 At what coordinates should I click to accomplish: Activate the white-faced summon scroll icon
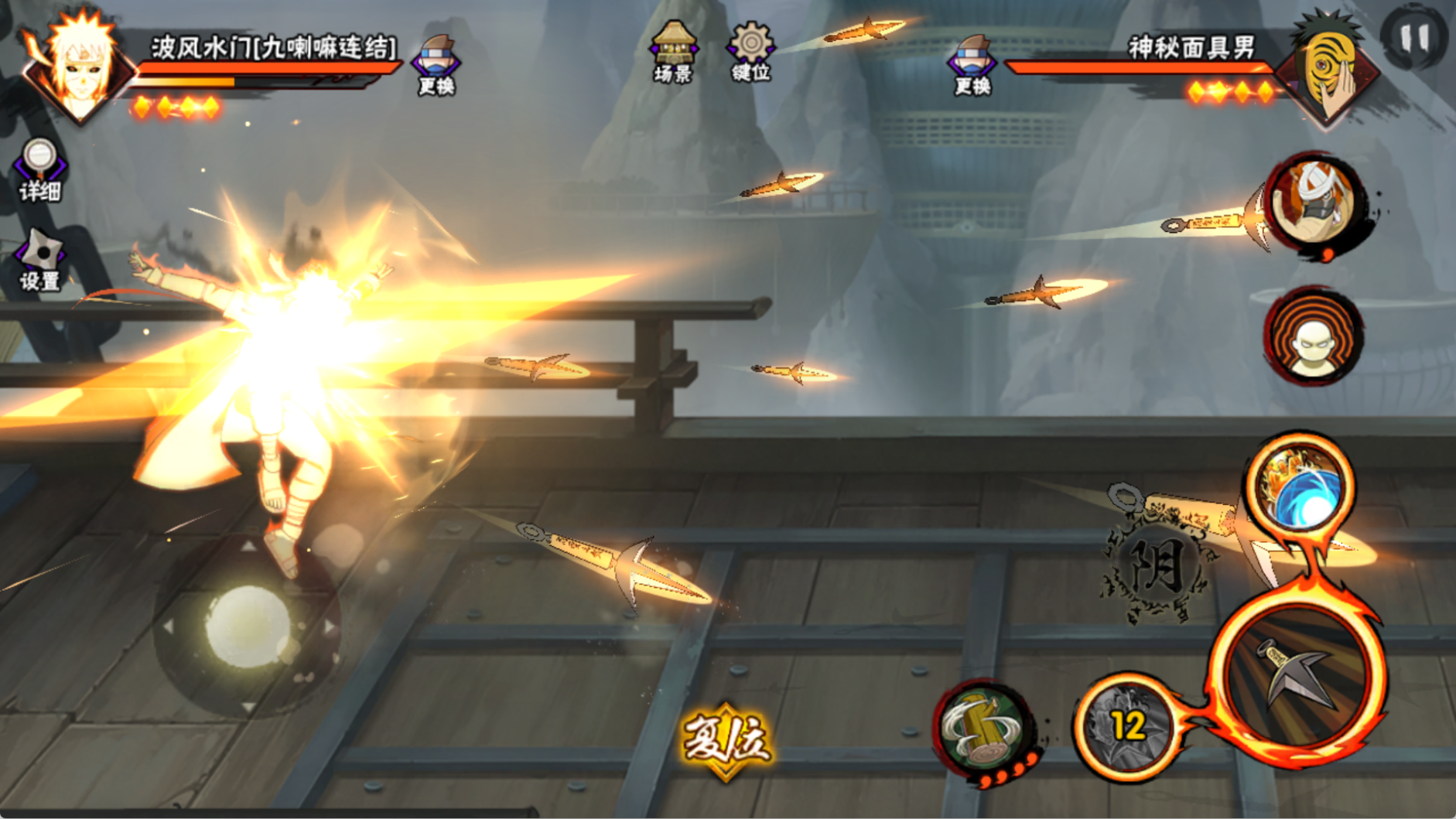pos(1314,337)
